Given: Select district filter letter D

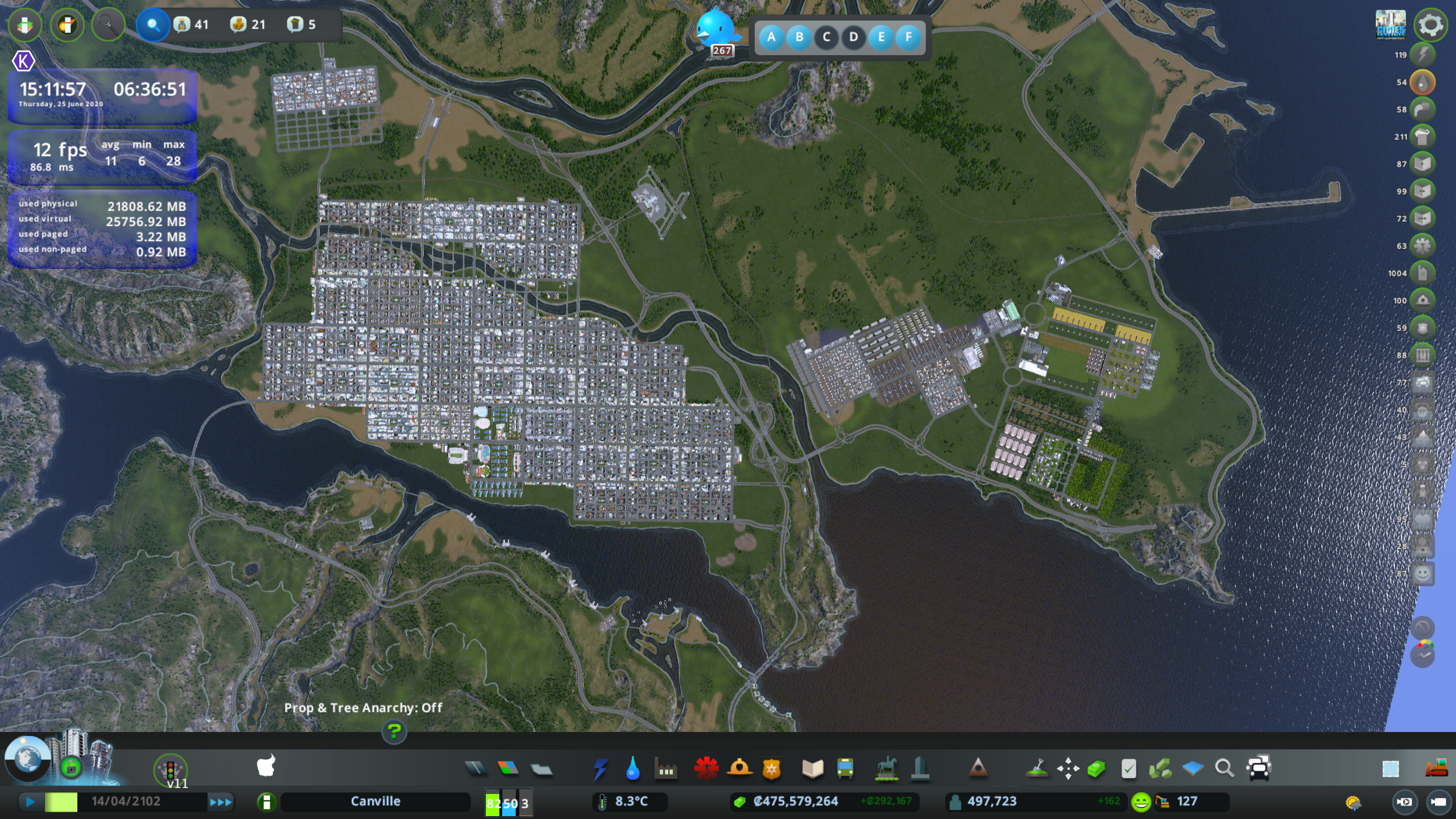Looking at the screenshot, I should 853,38.
